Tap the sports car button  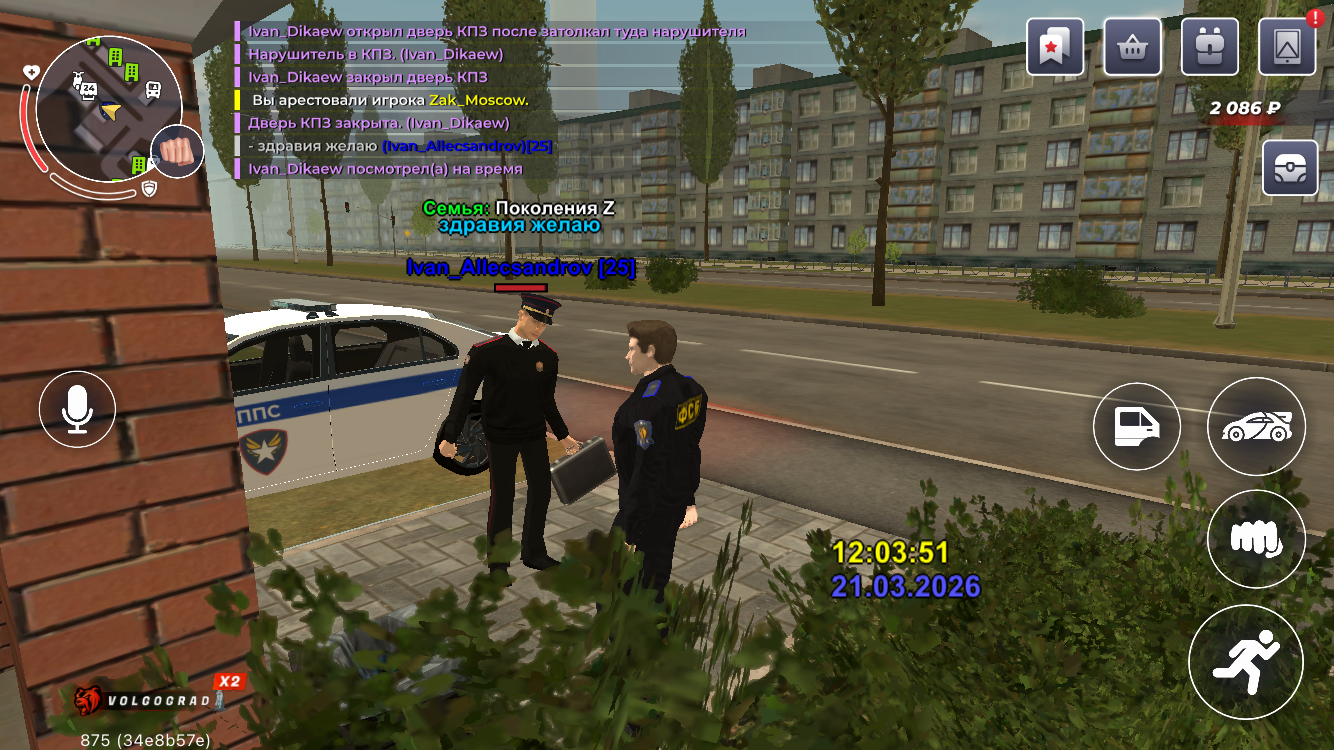pos(1256,427)
